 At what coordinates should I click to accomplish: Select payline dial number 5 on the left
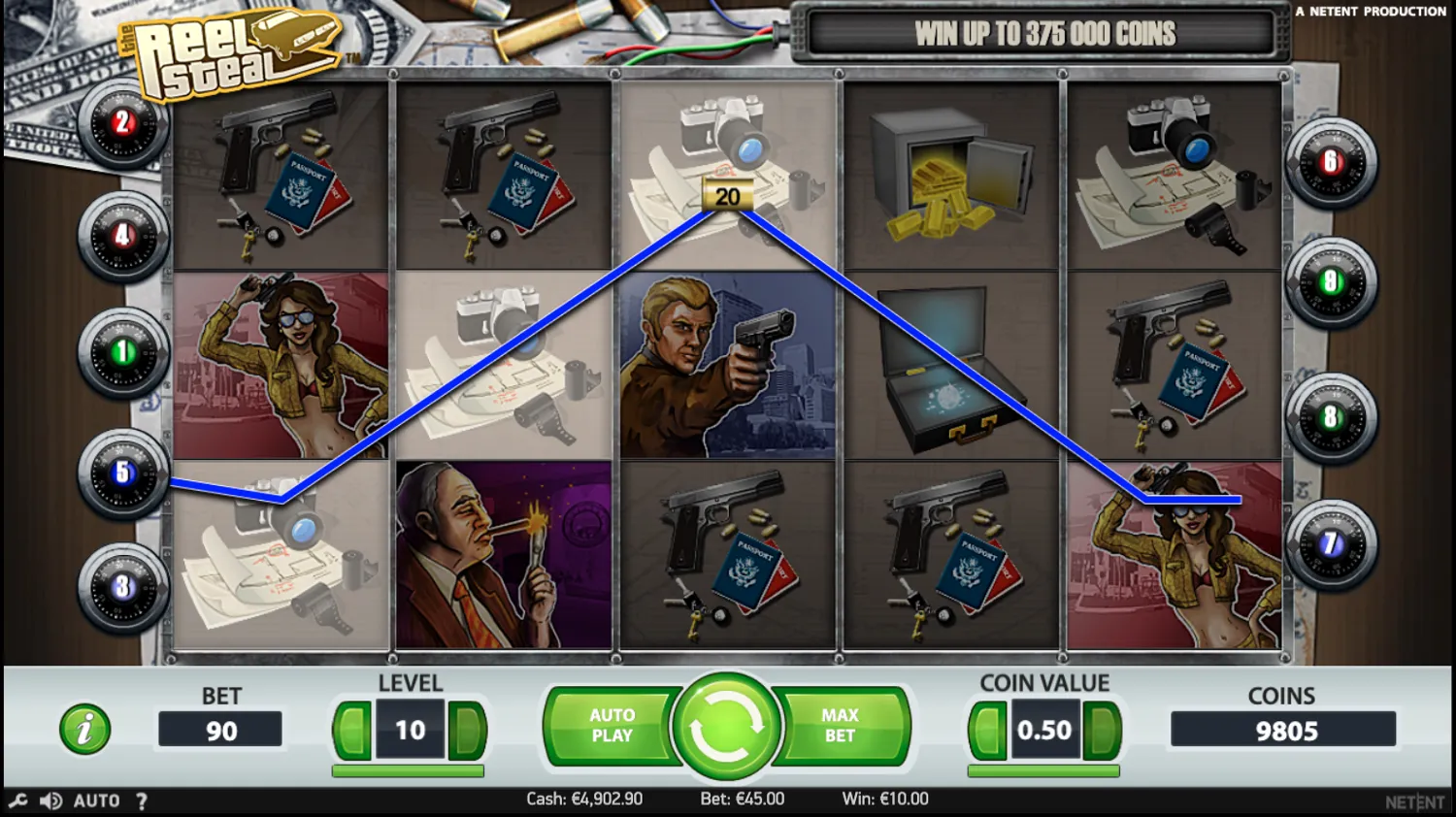pos(121,473)
